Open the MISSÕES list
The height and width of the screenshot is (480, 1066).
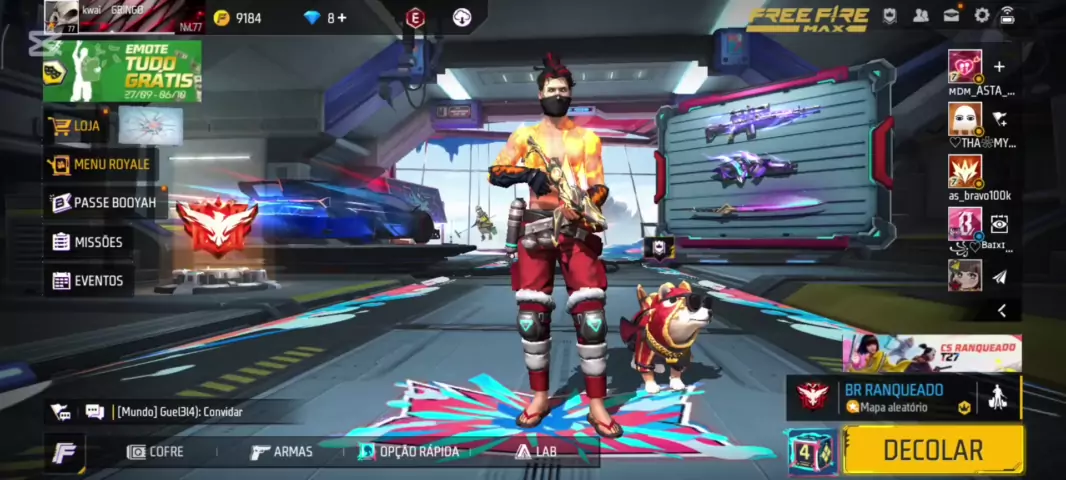pyautogui.click(x=88, y=242)
